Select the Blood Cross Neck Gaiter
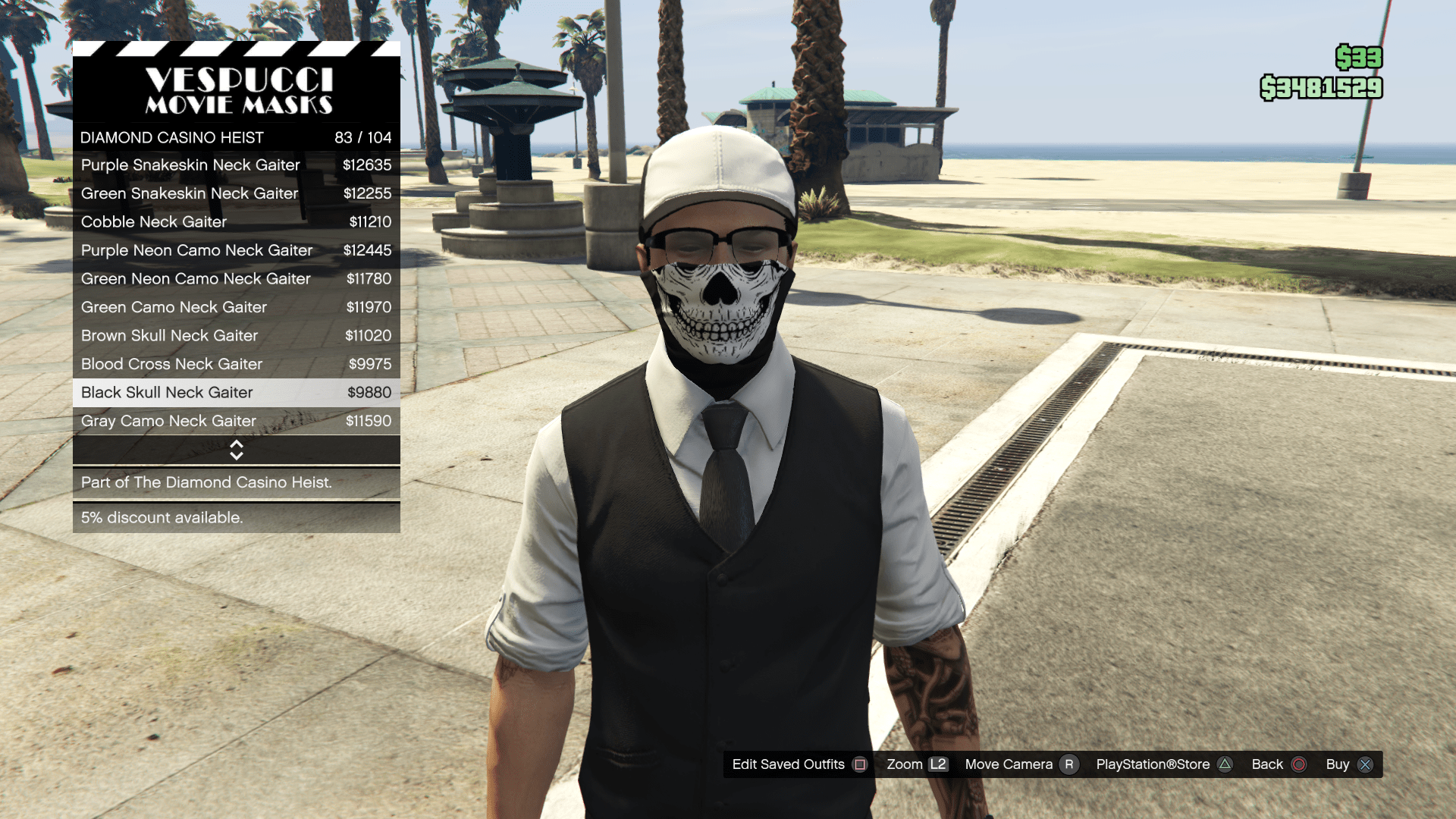Image resolution: width=1456 pixels, height=819 pixels. point(236,364)
